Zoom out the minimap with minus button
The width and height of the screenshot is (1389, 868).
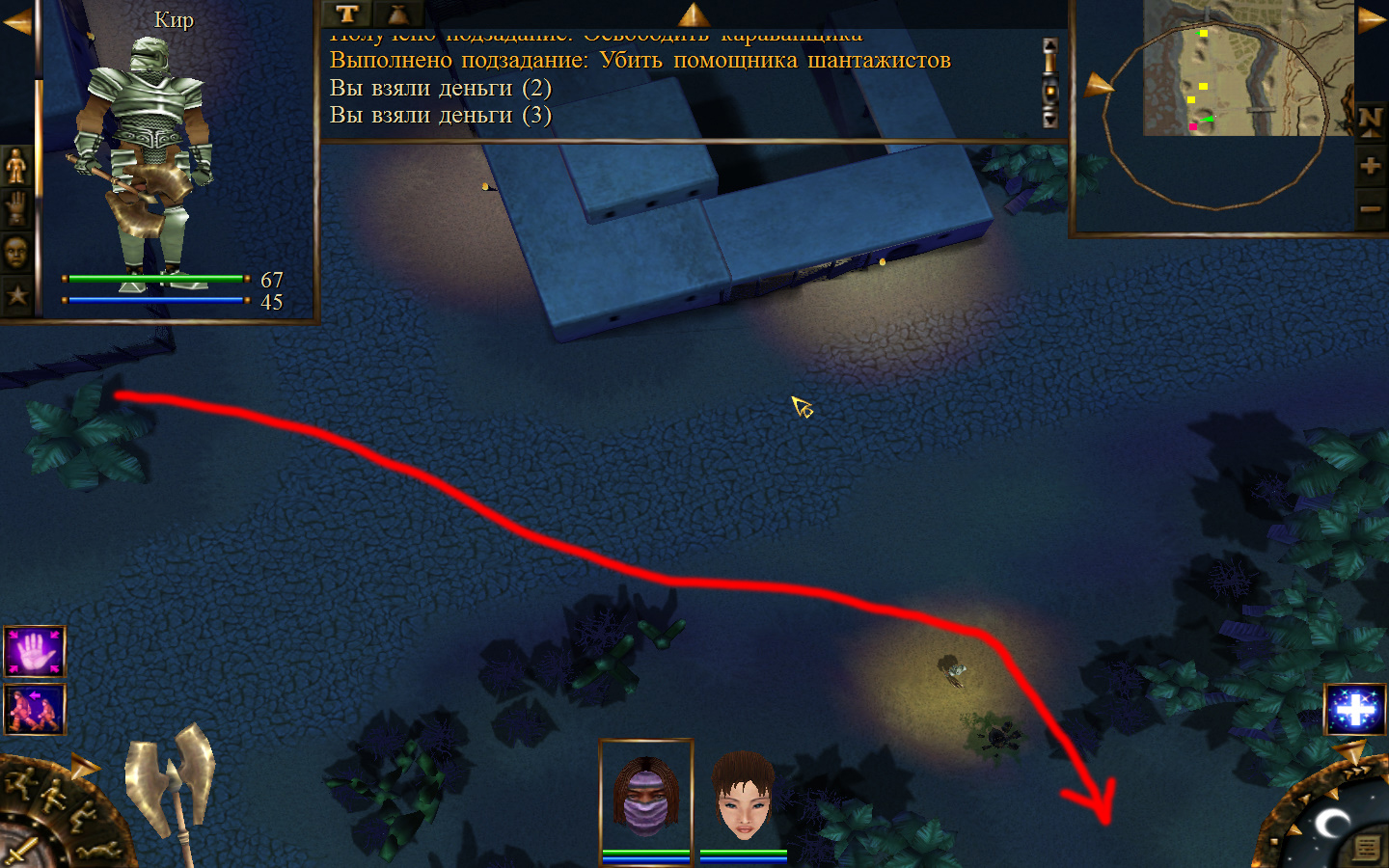click(1370, 208)
